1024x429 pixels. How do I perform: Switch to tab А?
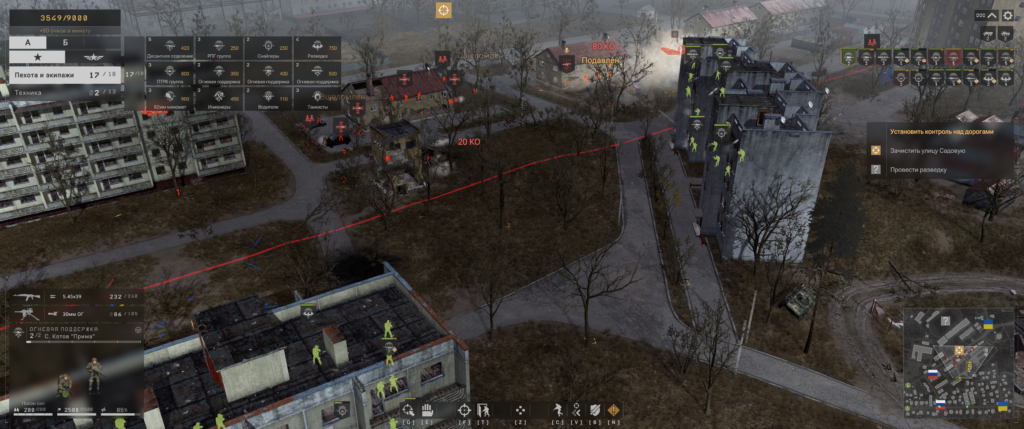(27, 43)
